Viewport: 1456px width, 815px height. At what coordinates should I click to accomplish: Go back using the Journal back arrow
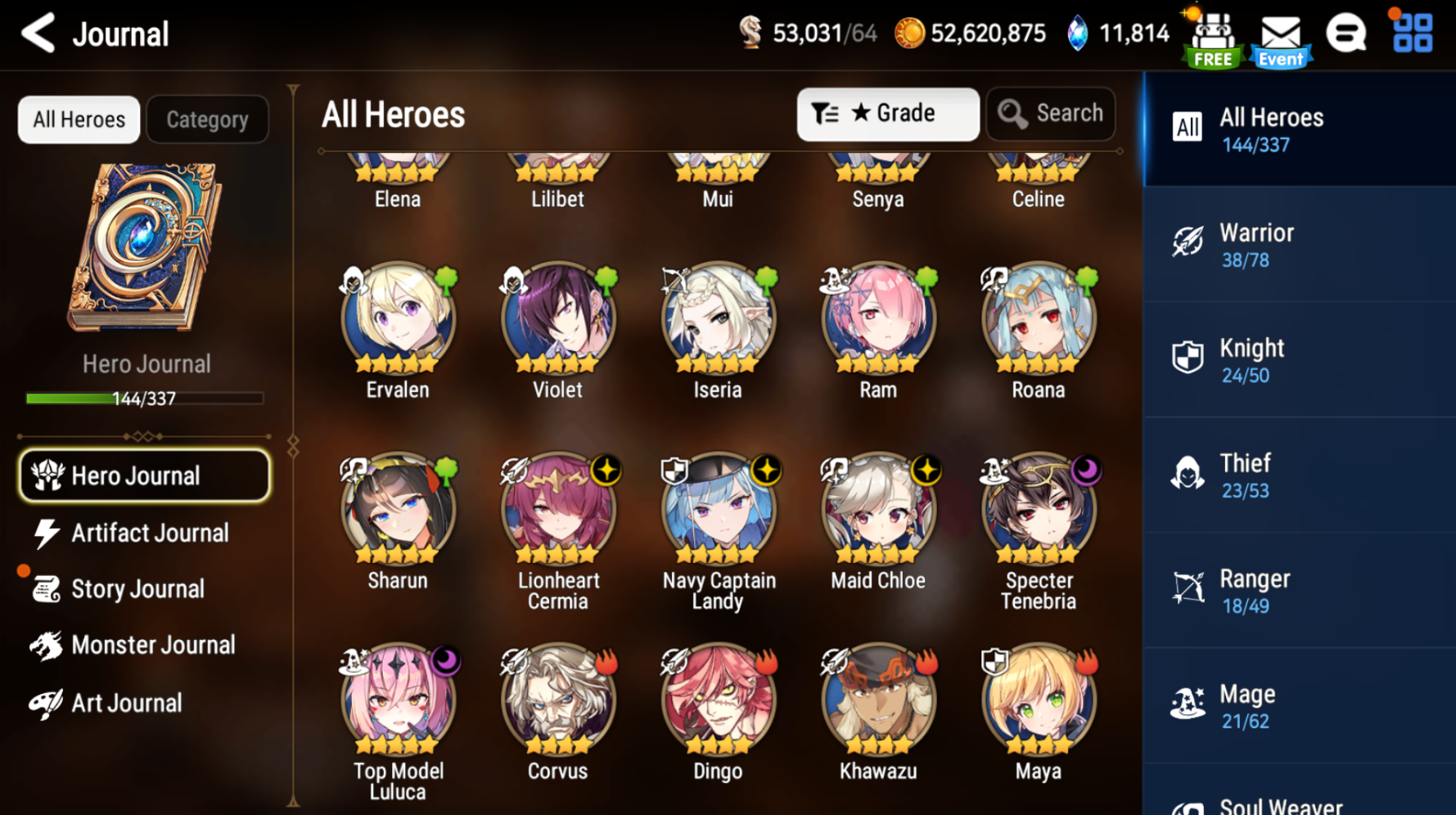point(38,34)
